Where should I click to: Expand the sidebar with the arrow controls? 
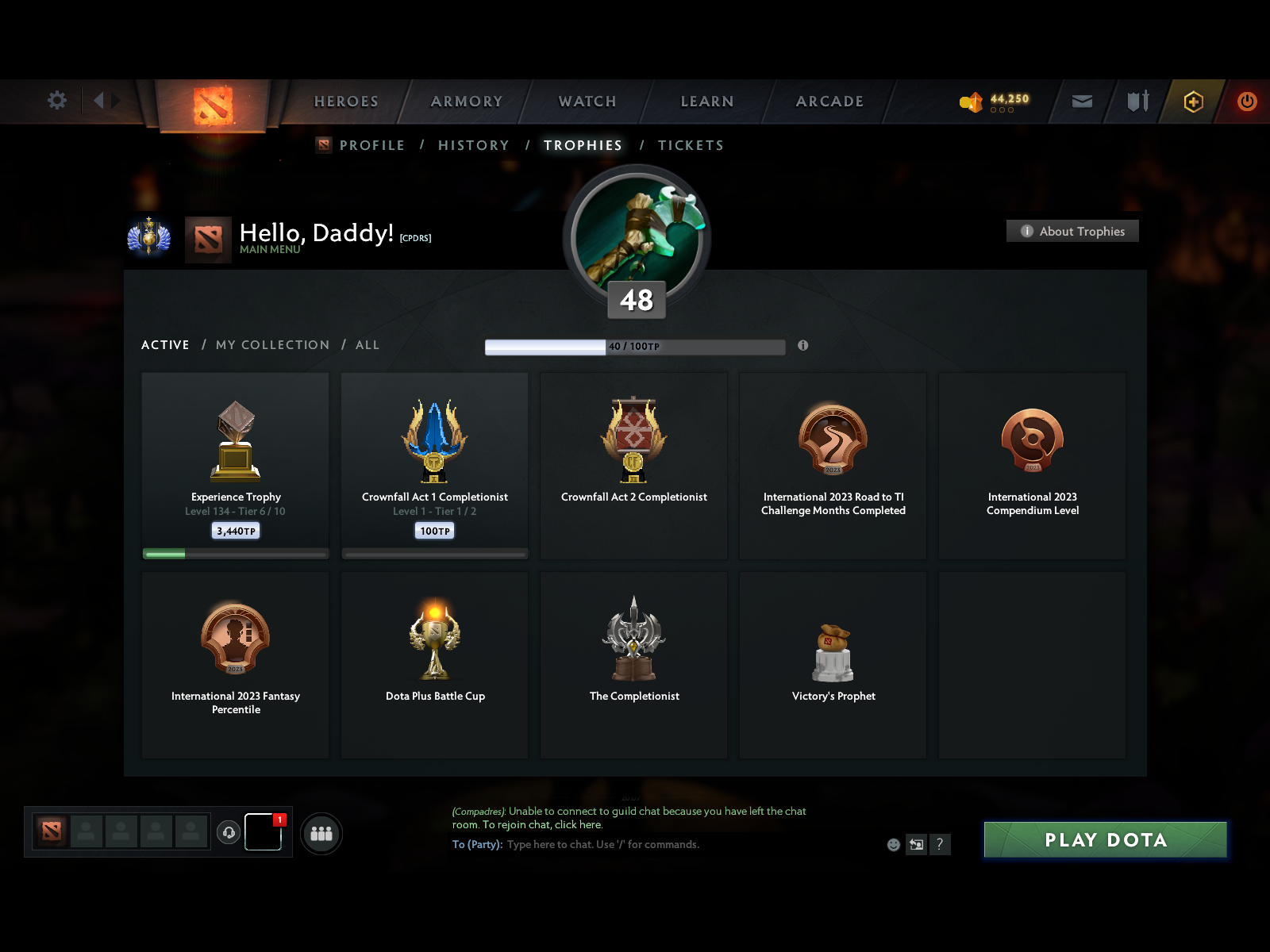click(106, 101)
